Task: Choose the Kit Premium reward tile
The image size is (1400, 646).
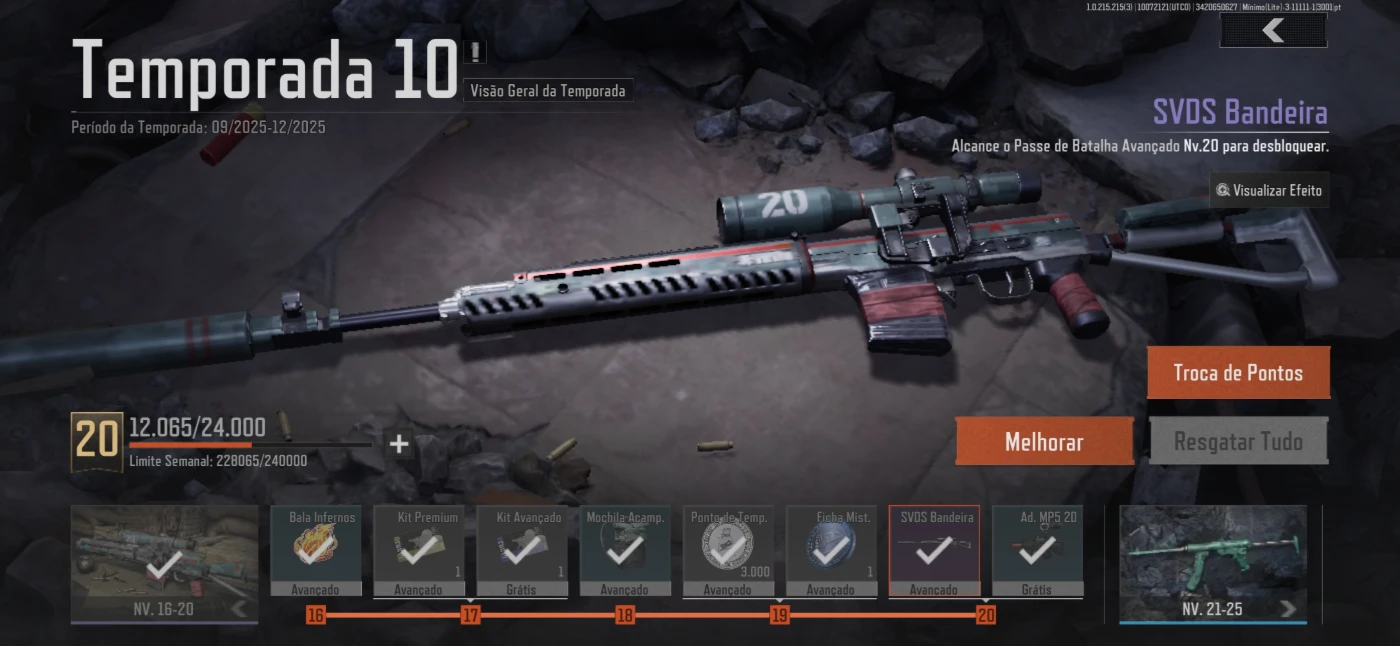Action: click(418, 550)
